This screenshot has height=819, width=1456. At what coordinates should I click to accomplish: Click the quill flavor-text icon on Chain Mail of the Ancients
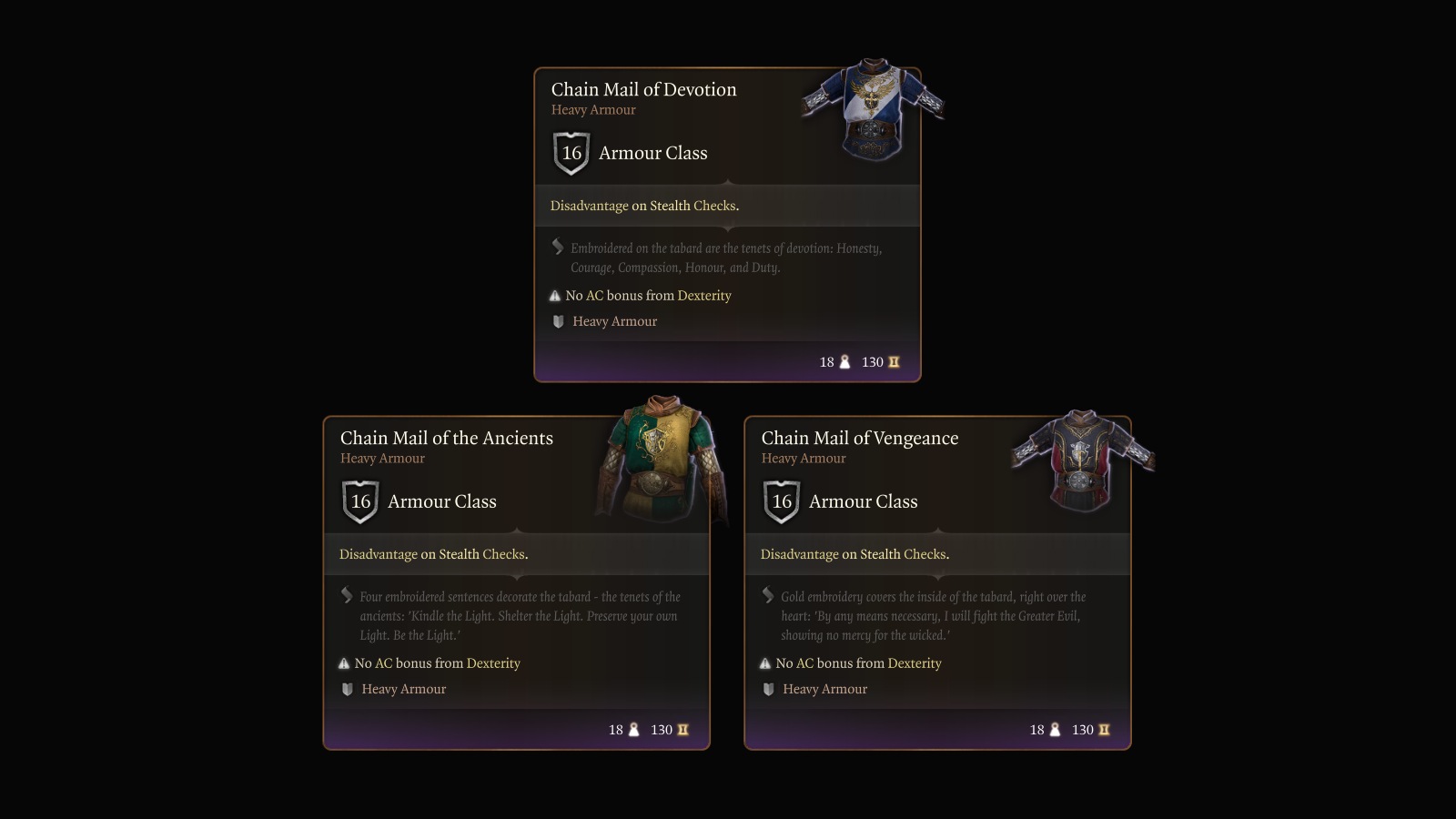(x=346, y=596)
